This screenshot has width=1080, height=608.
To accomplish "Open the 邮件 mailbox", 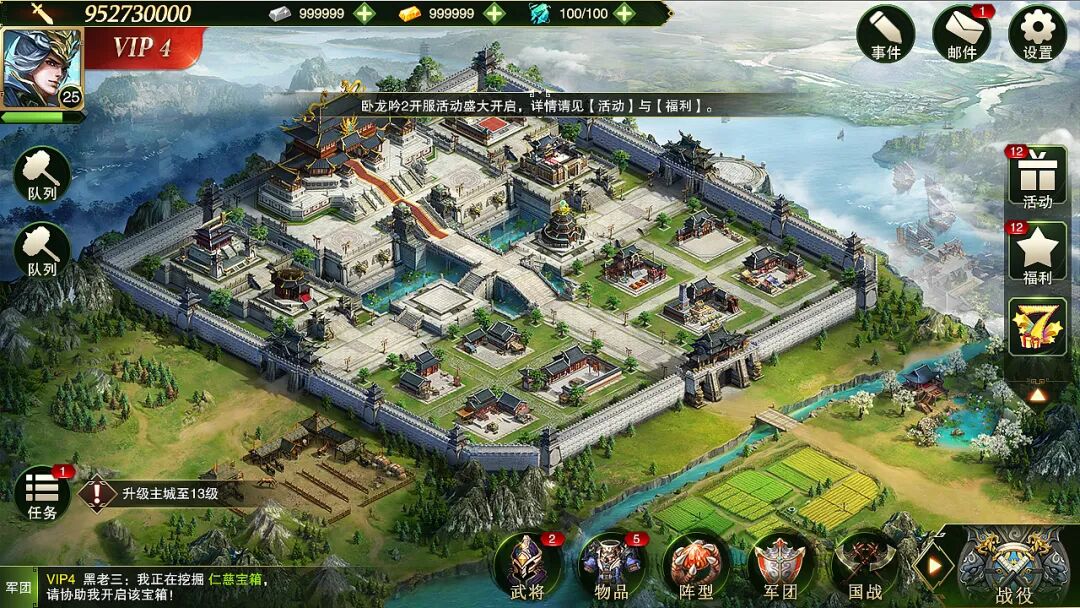I will 961,33.
